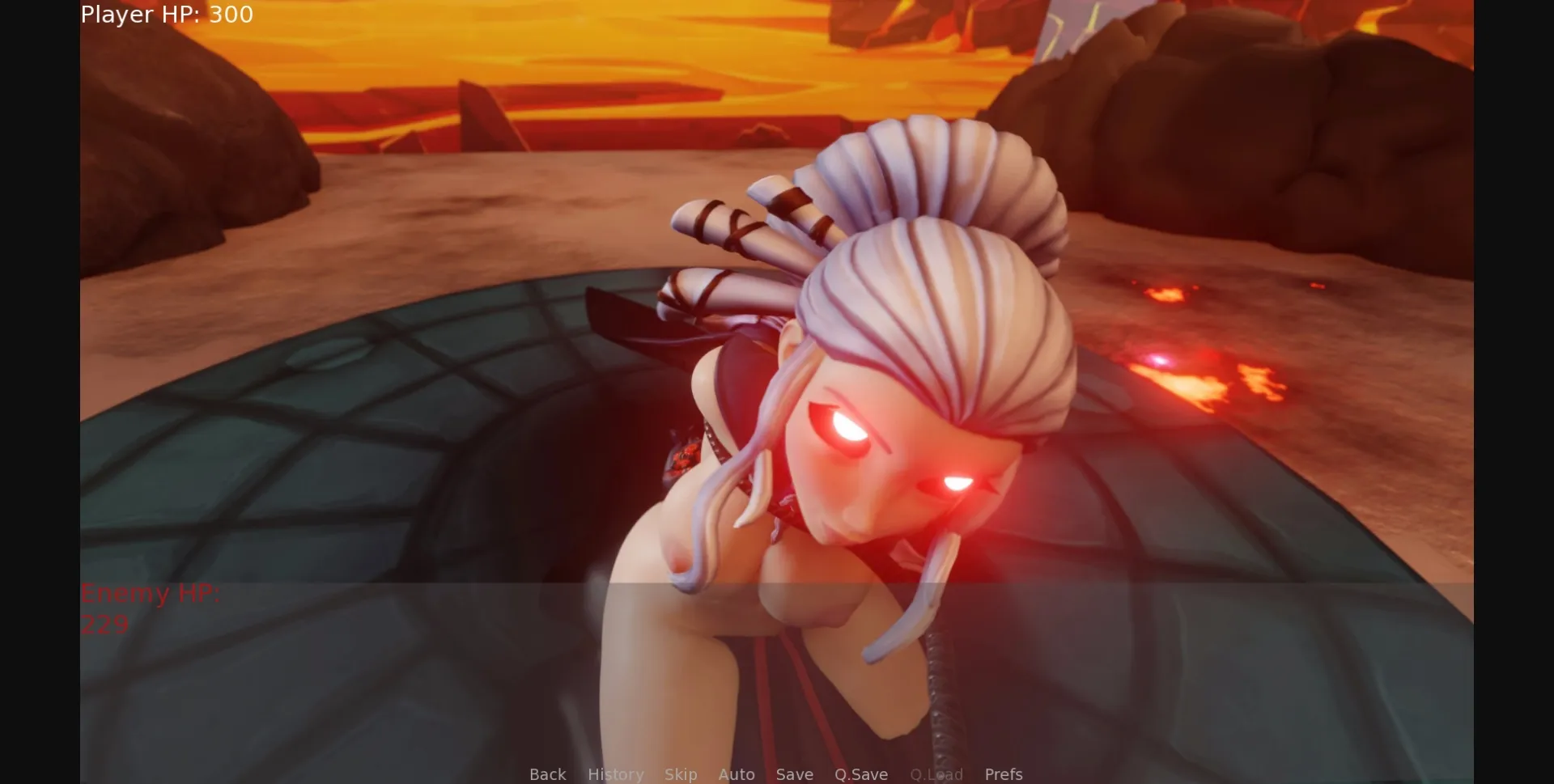Click the Back button to rewind dialogue
The width and height of the screenshot is (1554, 784).
click(x=547, y=774)
